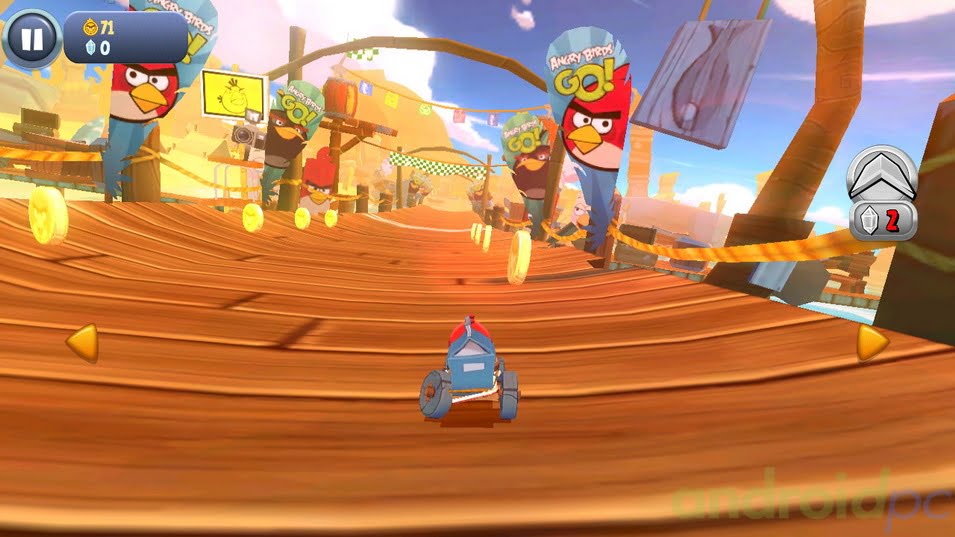This screenshot has width=955, height=537.
Task: Steer right with the right arrow
Action: click(871, 343)
